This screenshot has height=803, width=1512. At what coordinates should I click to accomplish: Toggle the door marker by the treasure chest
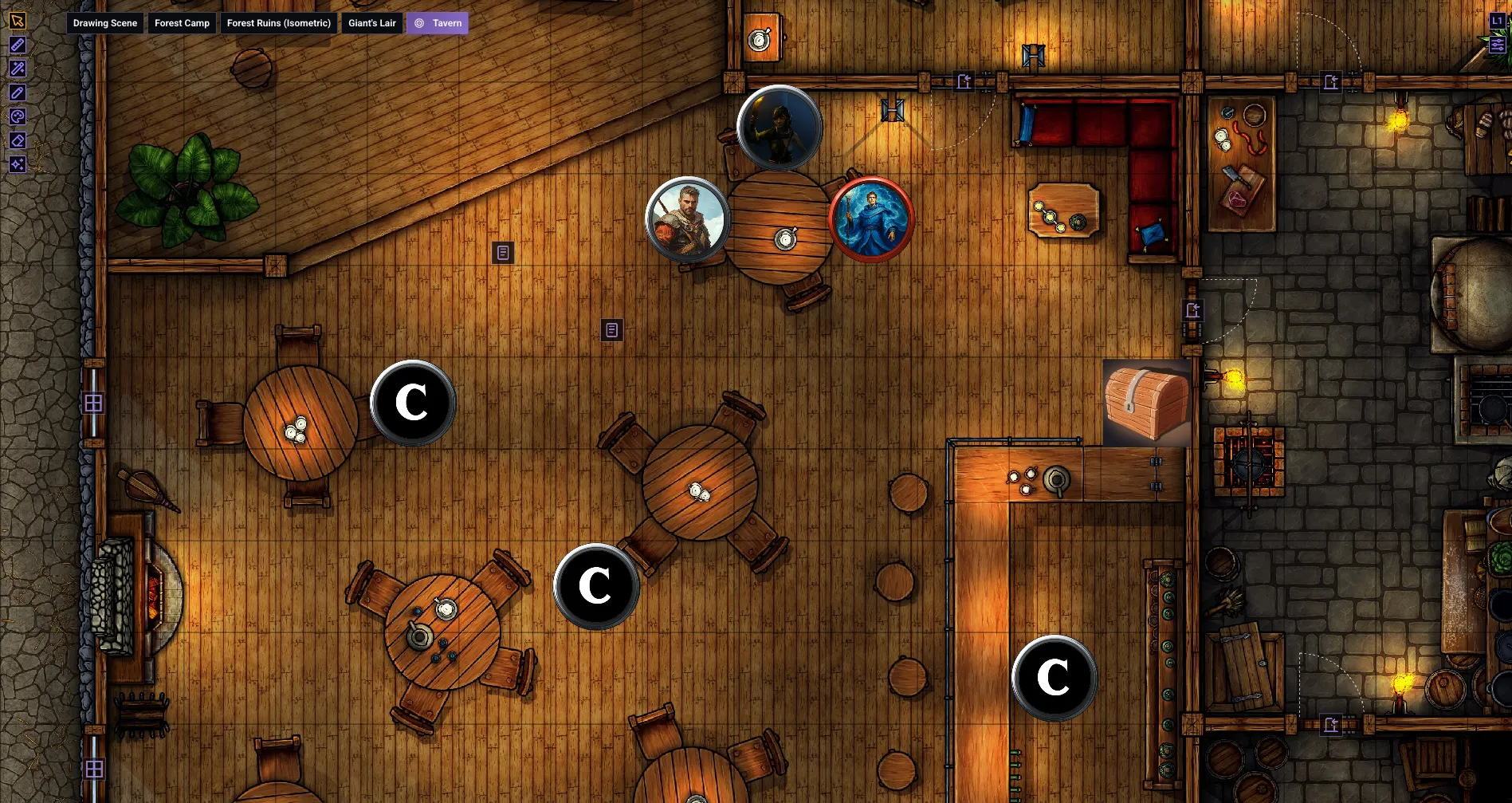[x=1192, y=311]
